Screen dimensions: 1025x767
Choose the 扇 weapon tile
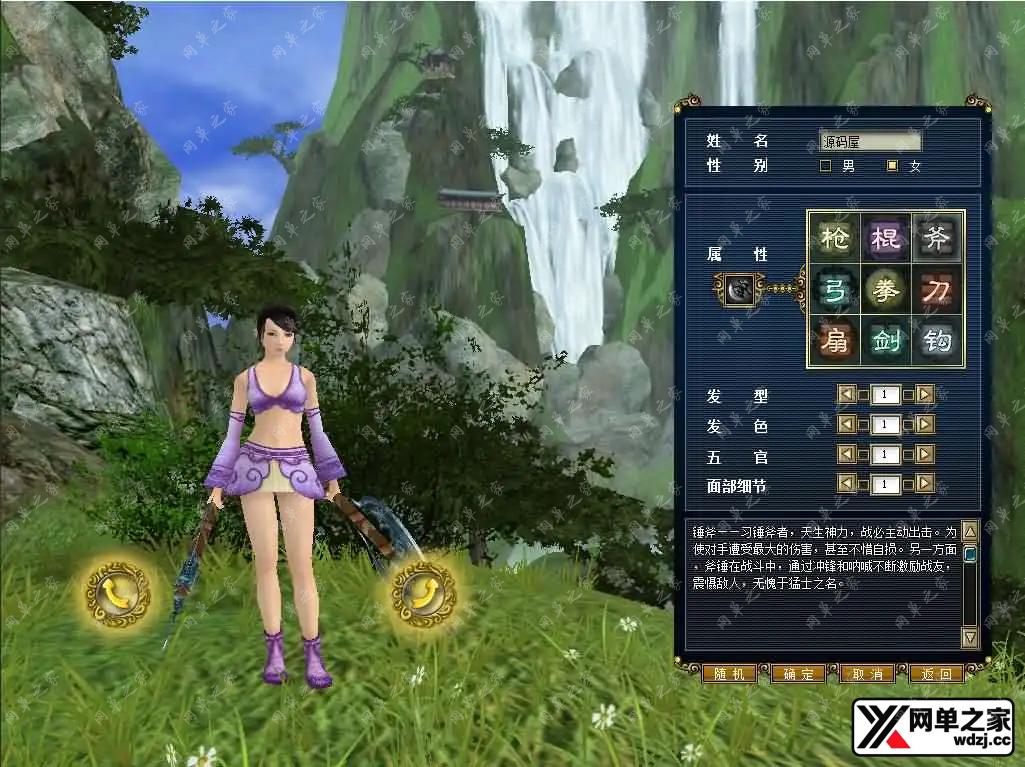pyautogui.click(x=834, y=341)
